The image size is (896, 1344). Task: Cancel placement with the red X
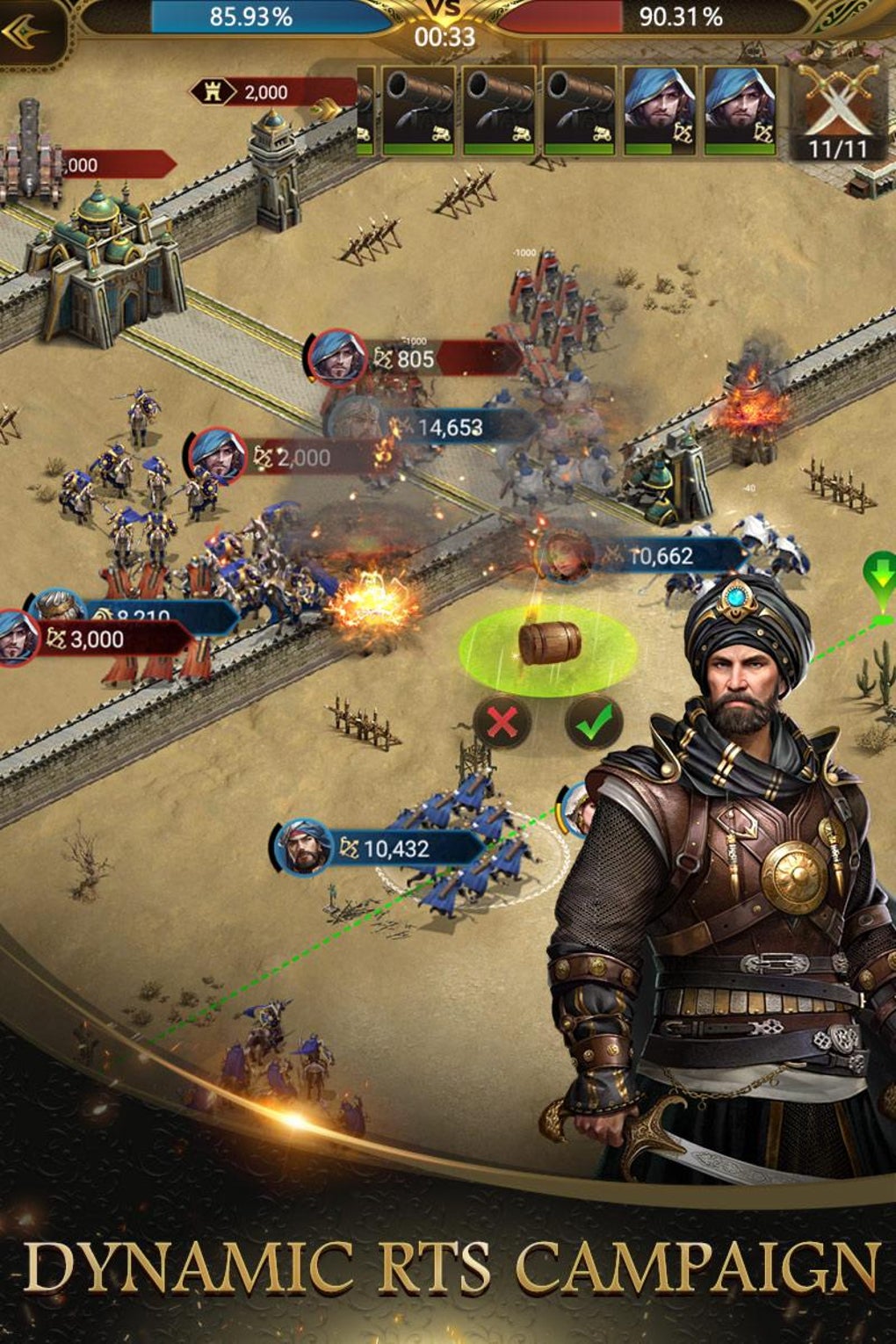(x=502, y=723)
